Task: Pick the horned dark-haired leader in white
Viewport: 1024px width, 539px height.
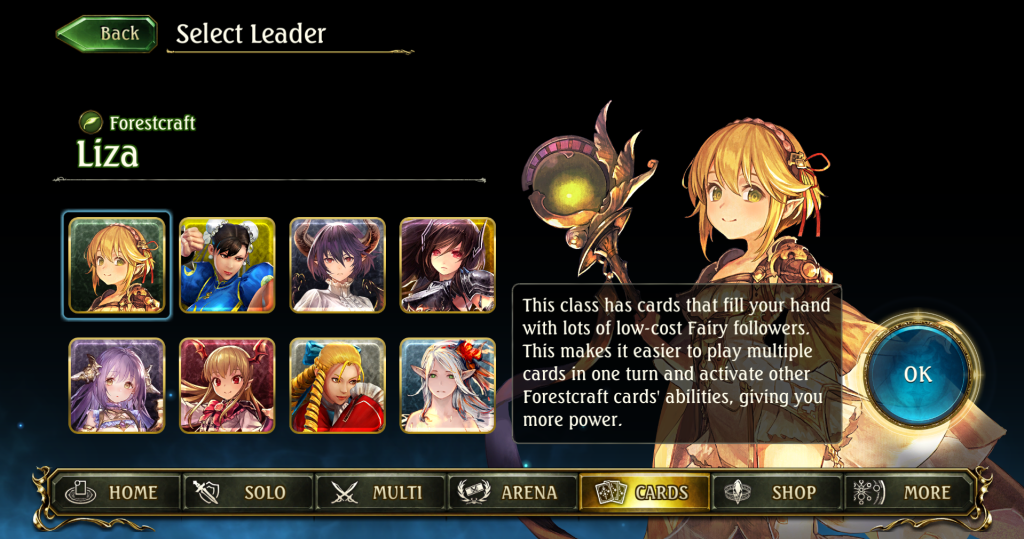Action: click(x=337, y=265)
